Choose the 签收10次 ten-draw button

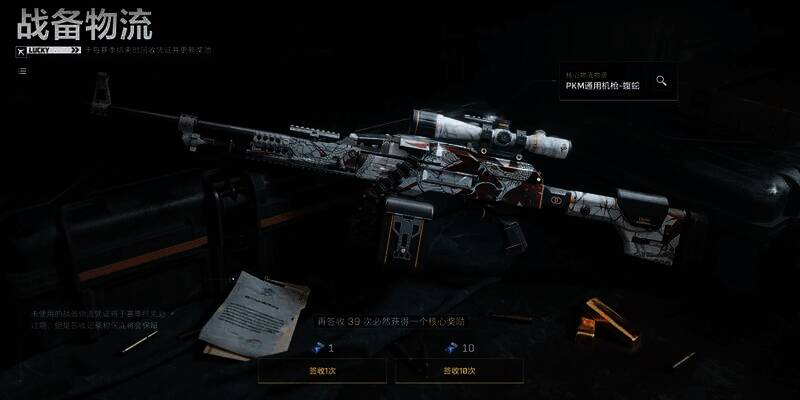460,371
